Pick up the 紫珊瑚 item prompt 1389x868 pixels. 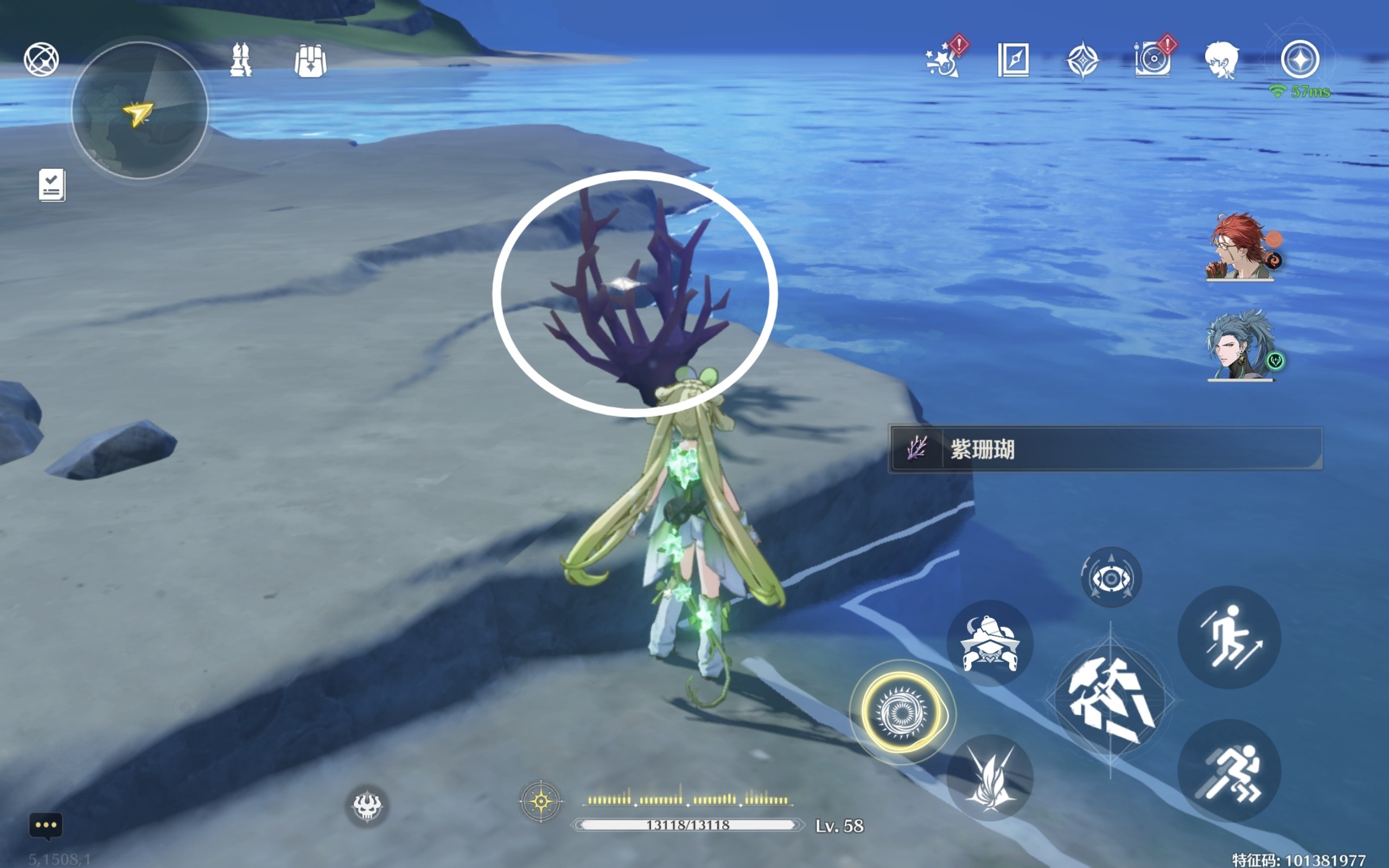click(1105, 449)
